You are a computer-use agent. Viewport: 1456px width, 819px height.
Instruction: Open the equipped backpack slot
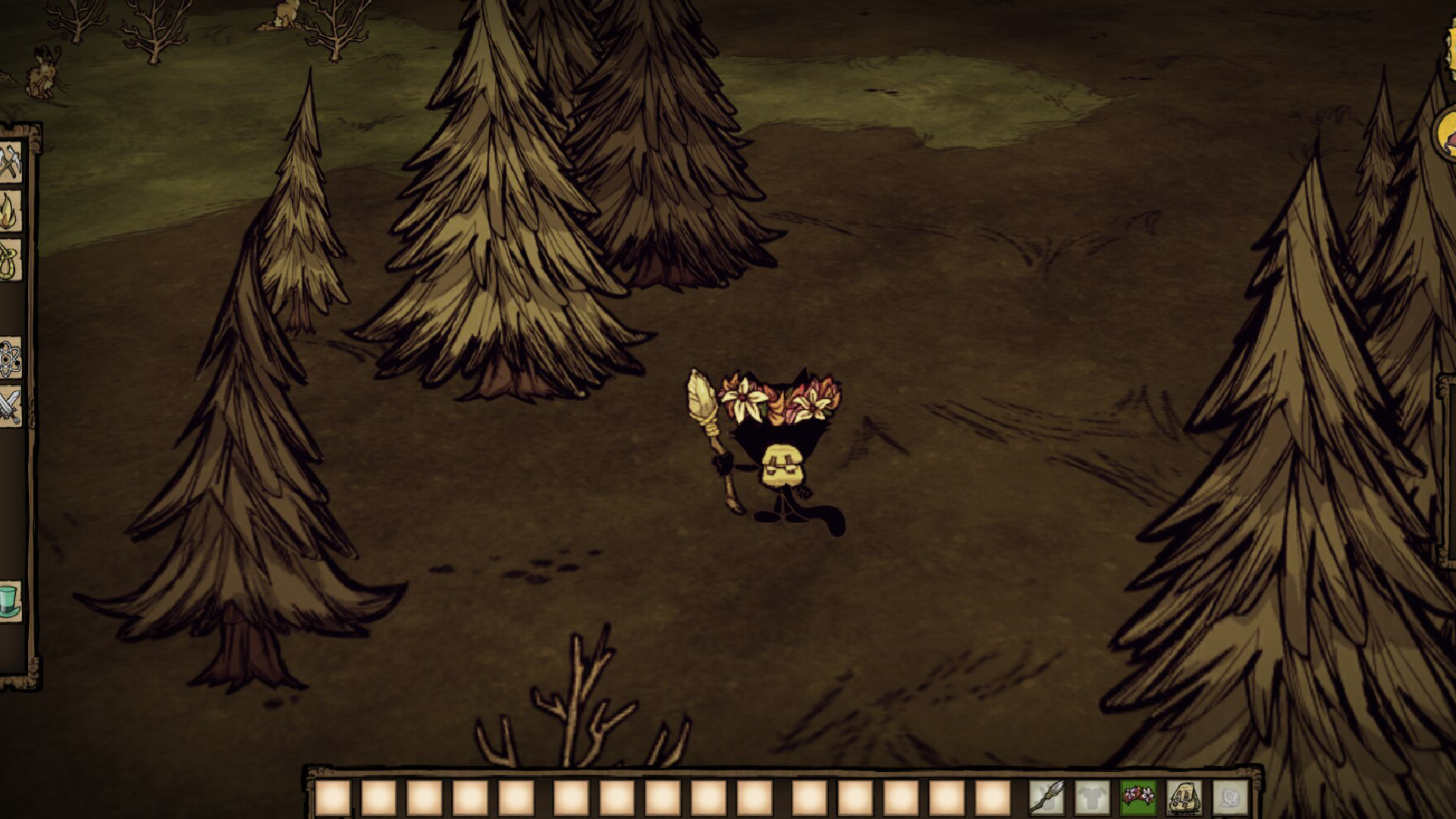(x=1184, y=798)
